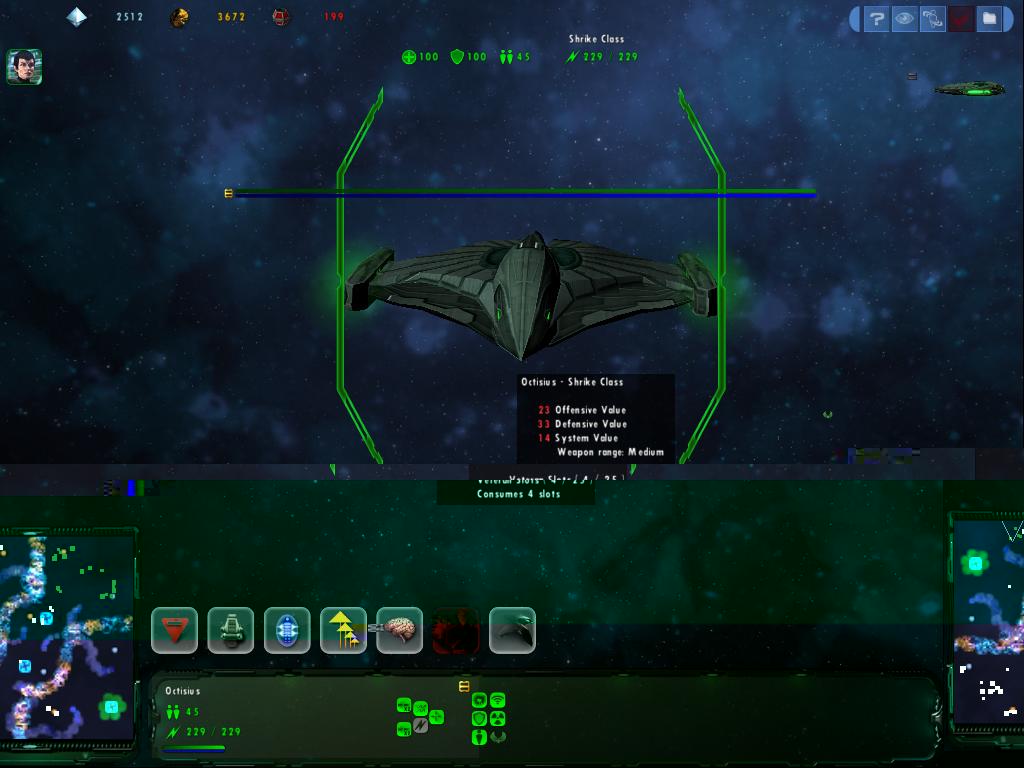The image size is (1024, 768).
Task: Activate the blue oval shield ability
Action: tap(287, 631)
